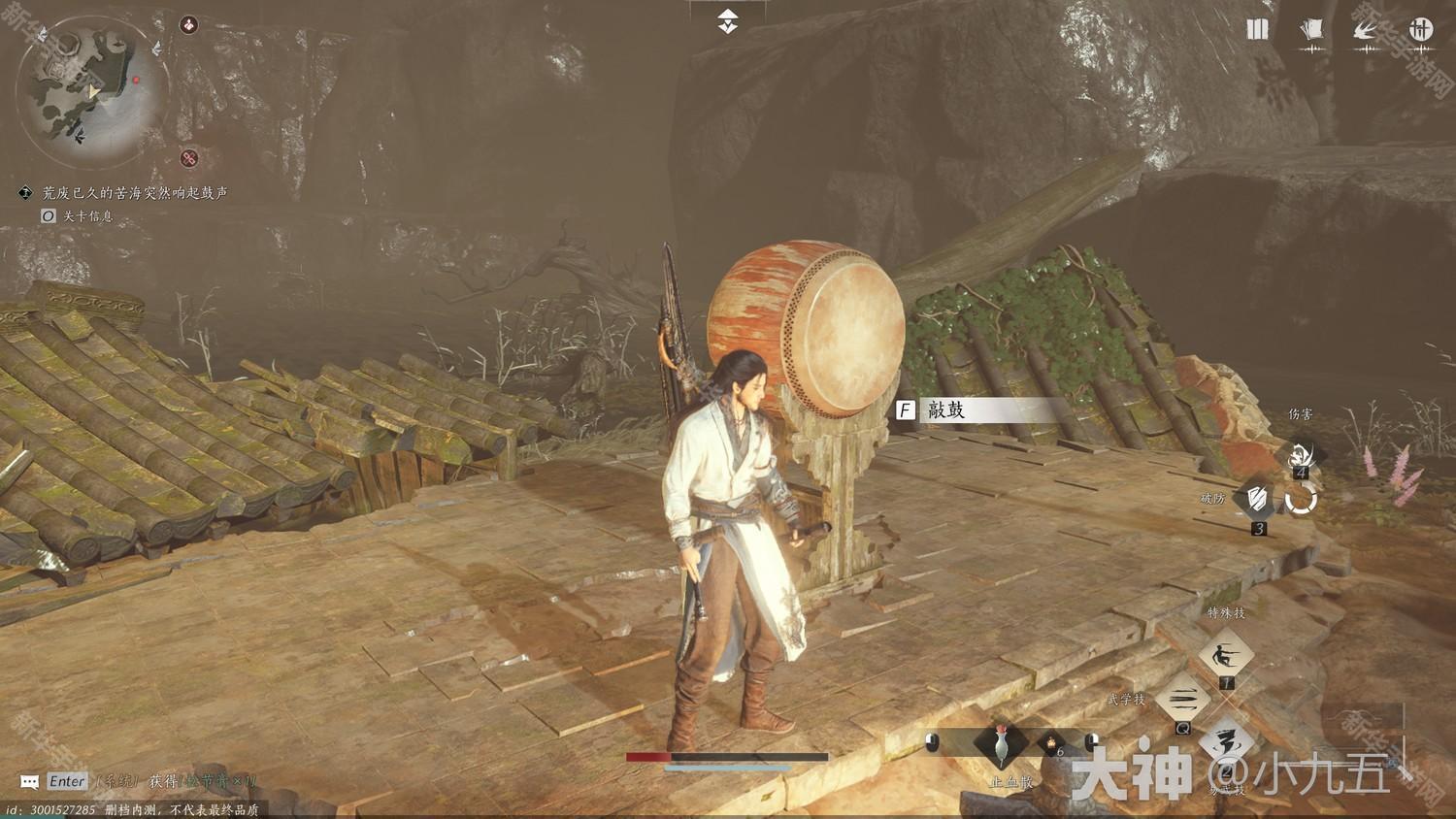Use the 止血散 healing potion slot
Image resolution: width=1456 pixels, height=819 pixels.
click(1001, 745)
